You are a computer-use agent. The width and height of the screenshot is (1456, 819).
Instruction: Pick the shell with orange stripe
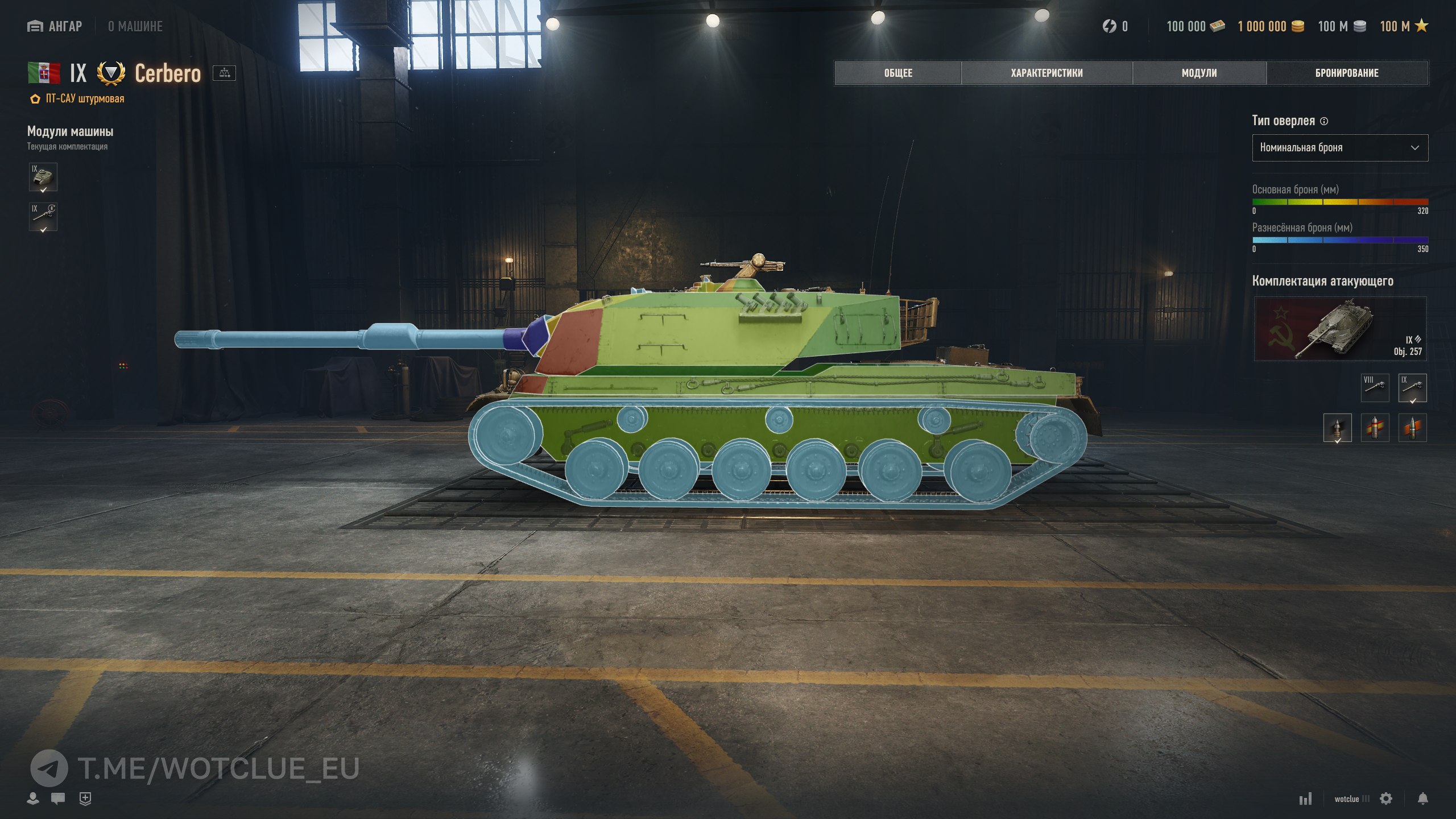tap(1412, 428)
